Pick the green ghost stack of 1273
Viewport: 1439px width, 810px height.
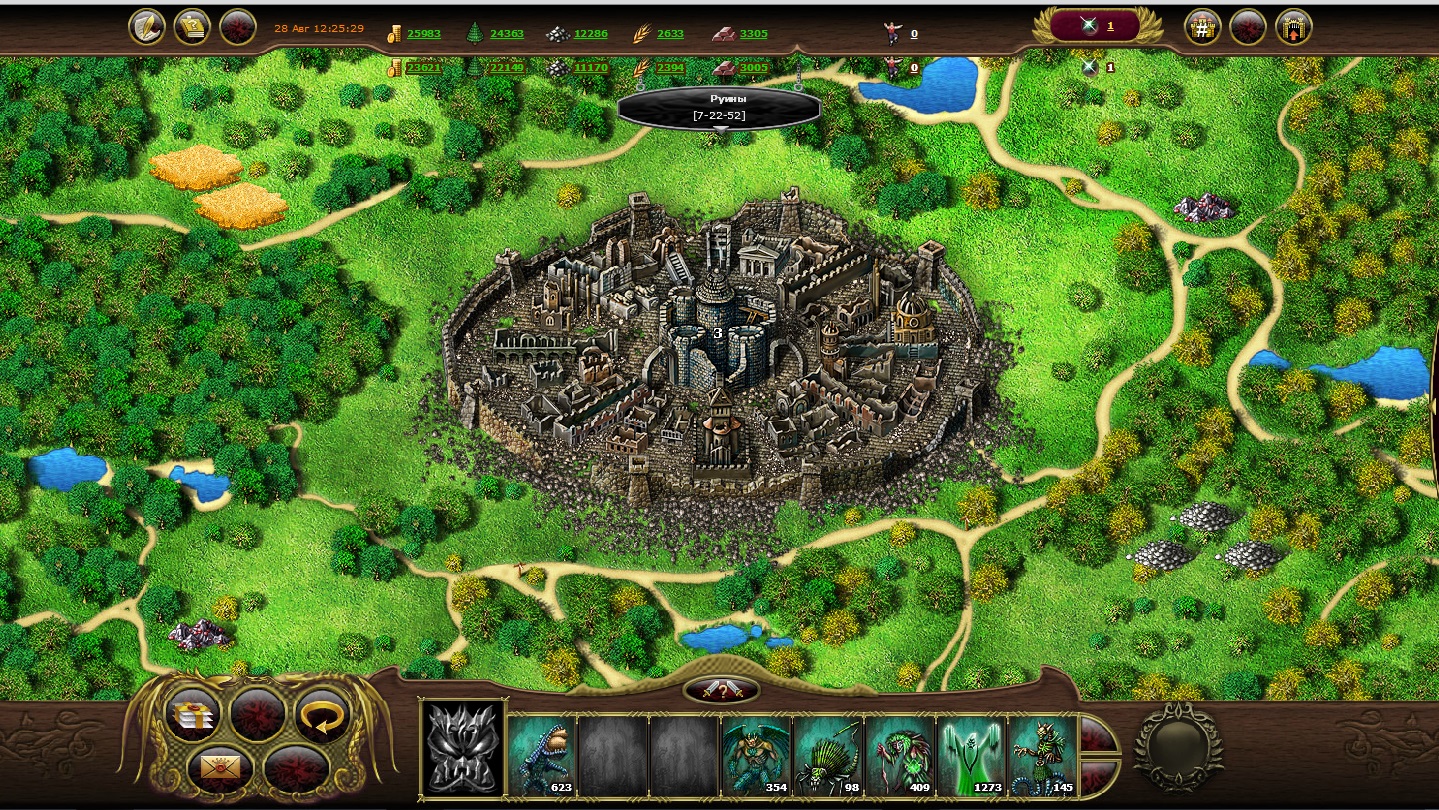tap(972, 755)
